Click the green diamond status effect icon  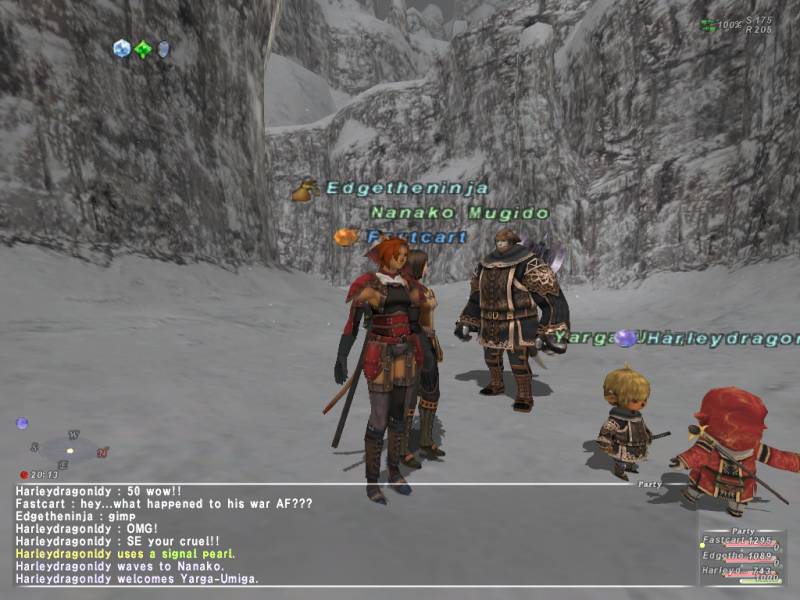coord(143,49)
